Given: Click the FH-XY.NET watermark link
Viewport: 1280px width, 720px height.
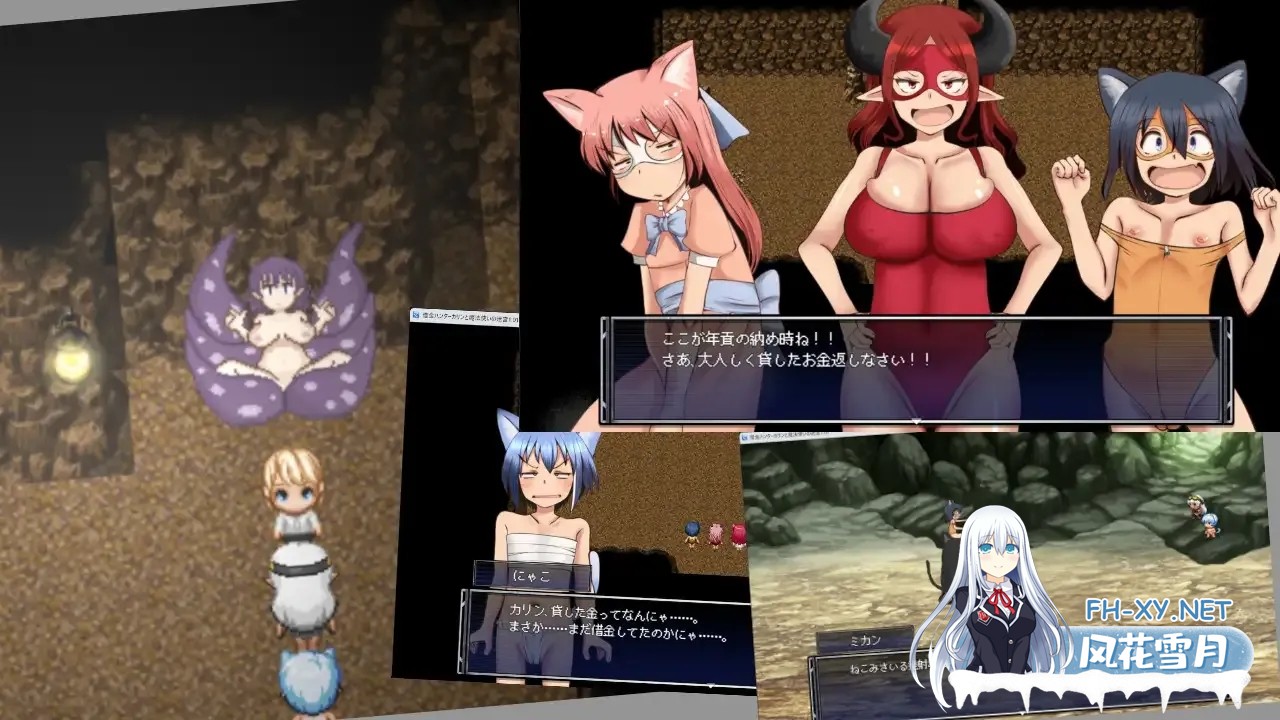Looking at the screenshot, I should [x=1160, y=608].
